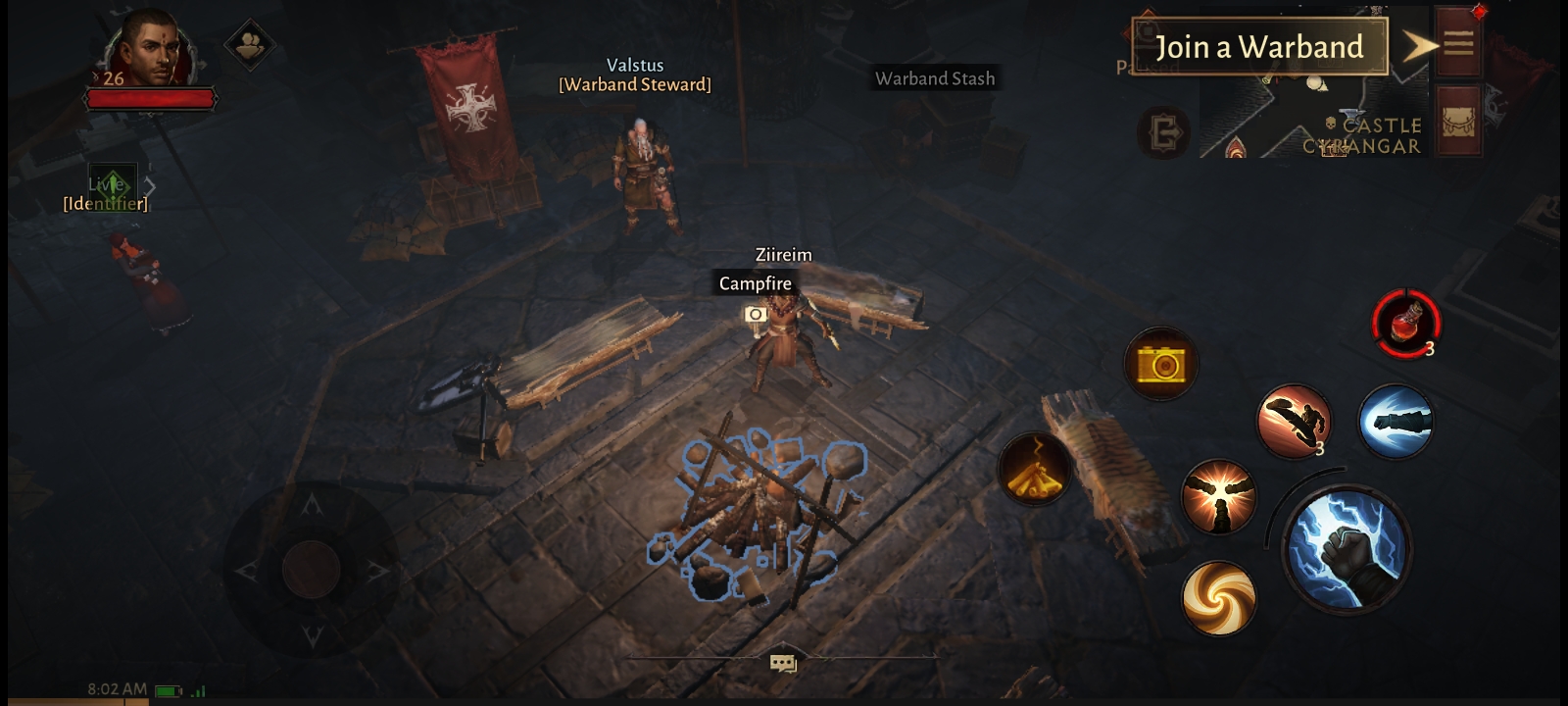Tap the campfire interaction button
1568x706 pixels.
pyautogui.click(x=1035, y=469)
